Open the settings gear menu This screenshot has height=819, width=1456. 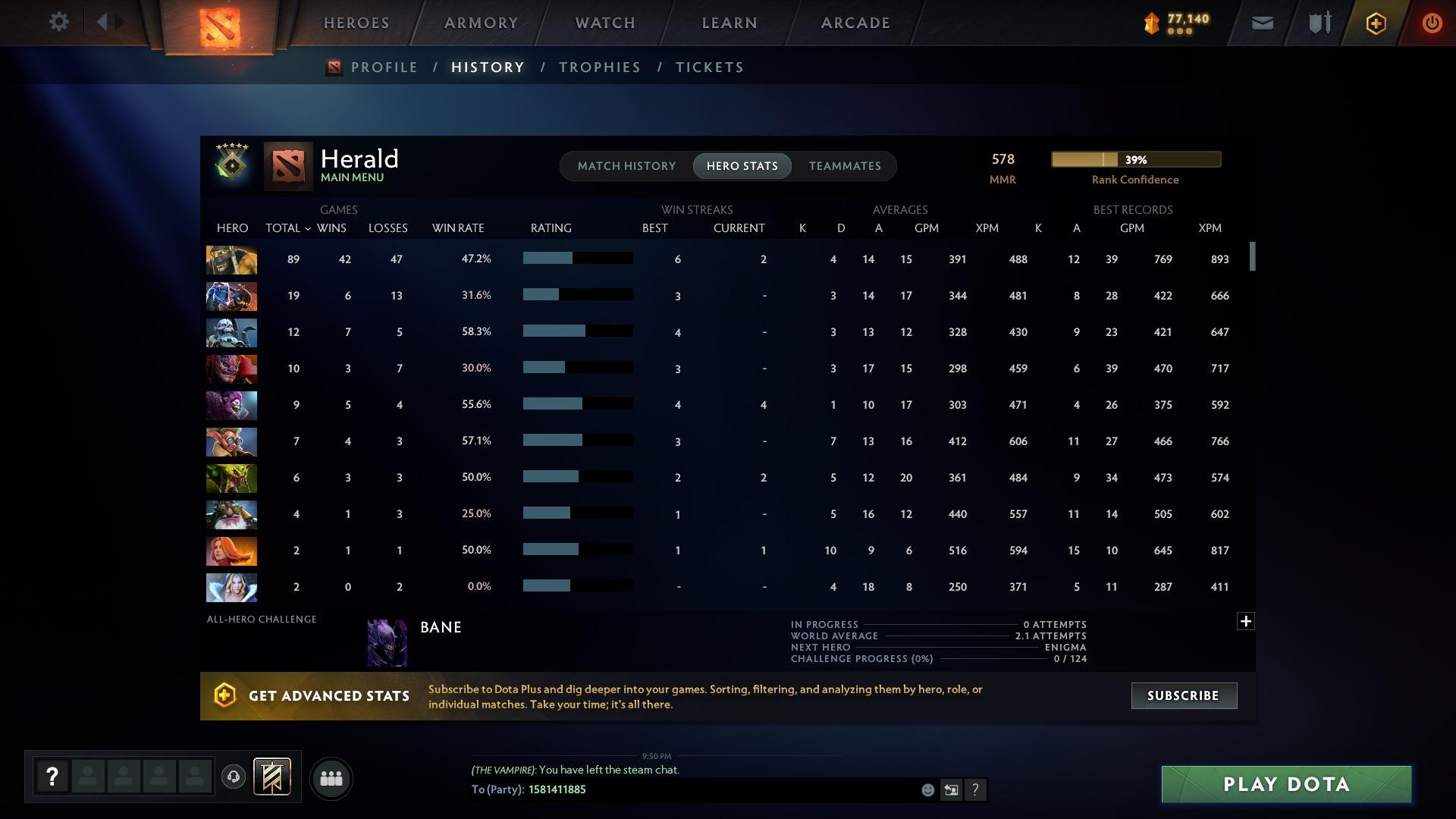(59, 22)
